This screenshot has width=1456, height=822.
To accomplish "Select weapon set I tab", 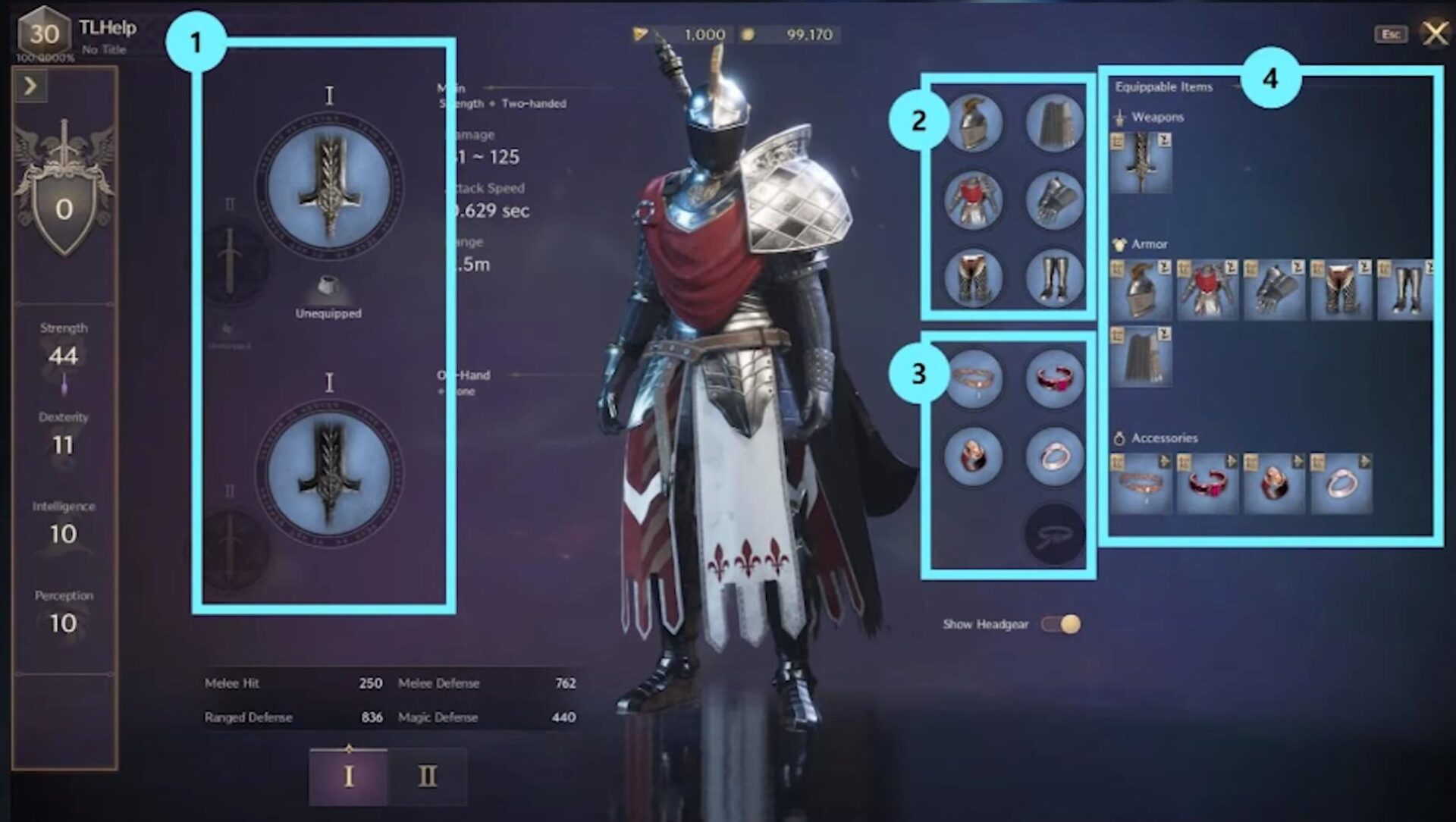I will pyautogui.click(x=349, y=777).
